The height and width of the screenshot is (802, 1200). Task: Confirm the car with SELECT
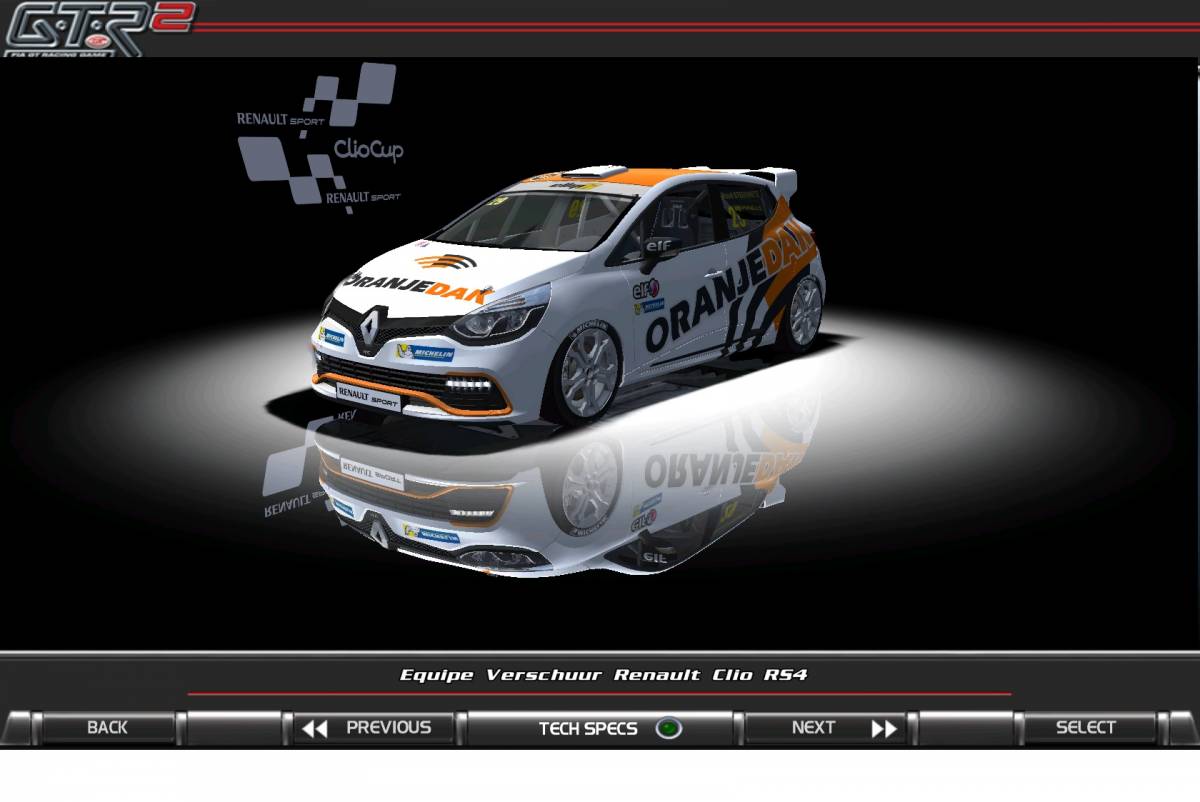pyautogui.click(x=1086, y=728)
